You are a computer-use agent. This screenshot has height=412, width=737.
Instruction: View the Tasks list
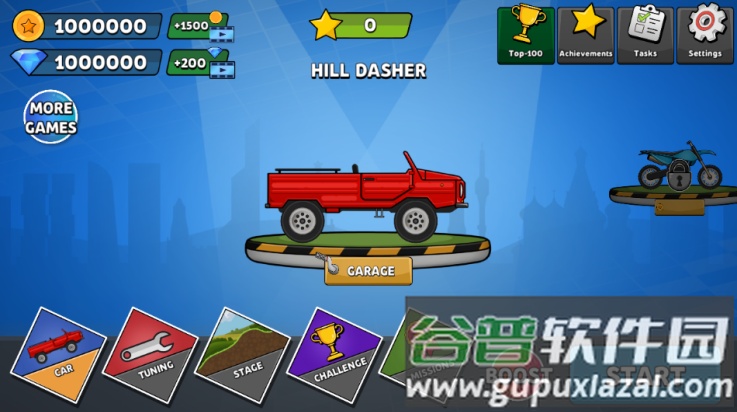(x=645, y=35)
